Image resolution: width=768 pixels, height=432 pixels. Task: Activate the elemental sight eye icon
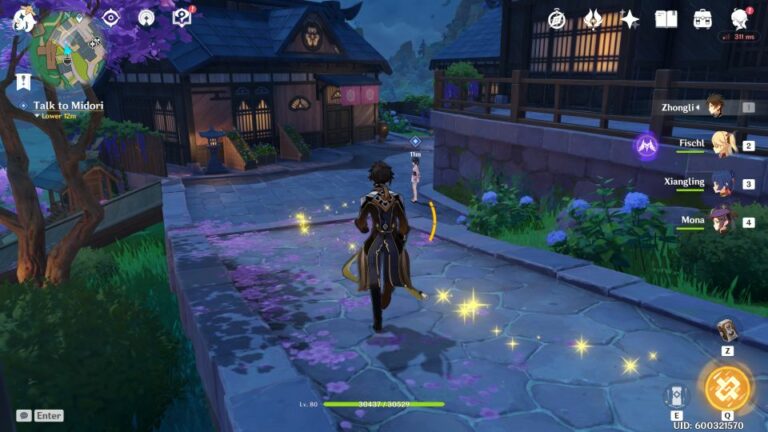point(110,17)
